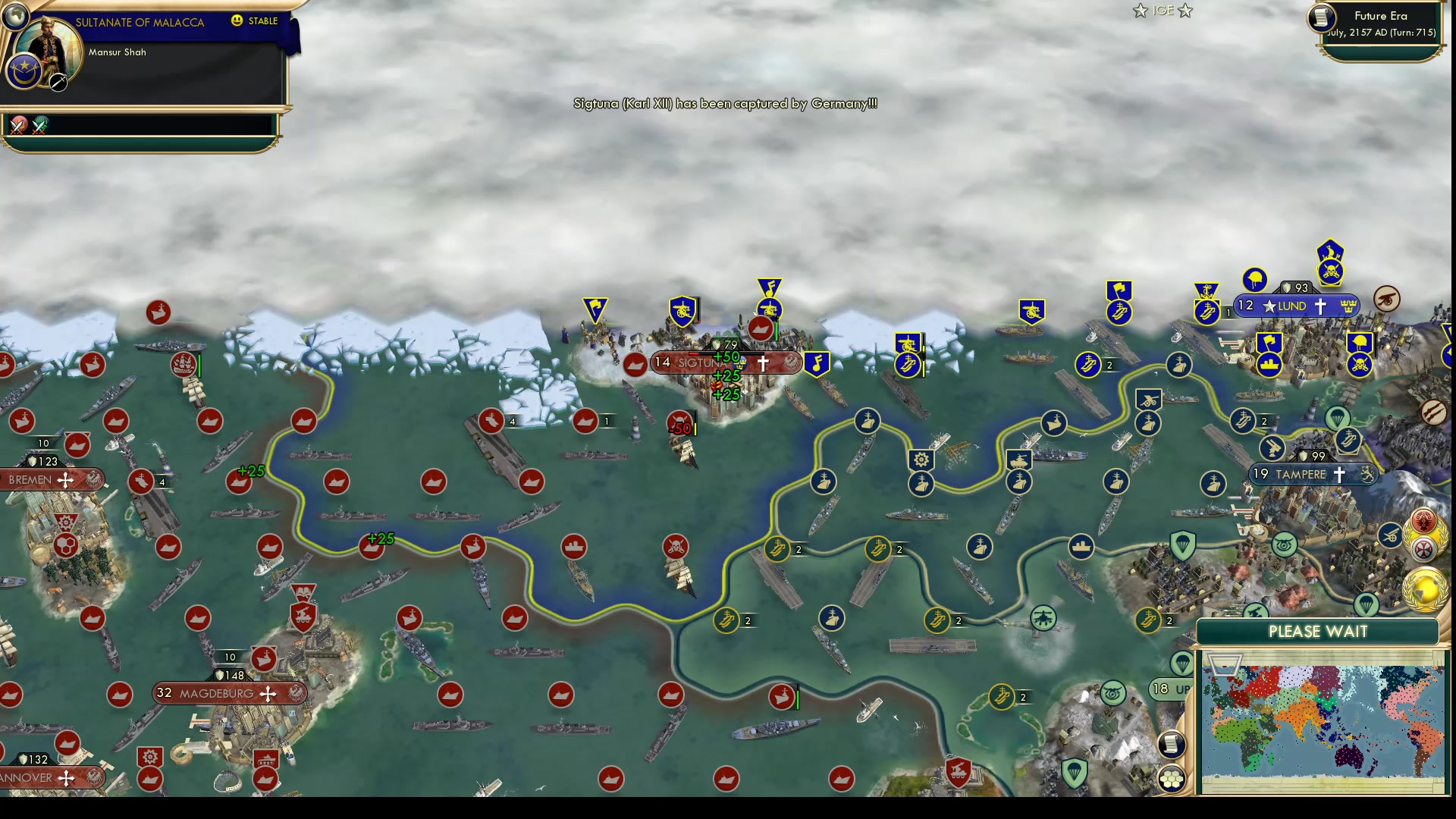
Task: Click the hexagon strategic view icon near the minimap
Action: tap(1171, 778)
